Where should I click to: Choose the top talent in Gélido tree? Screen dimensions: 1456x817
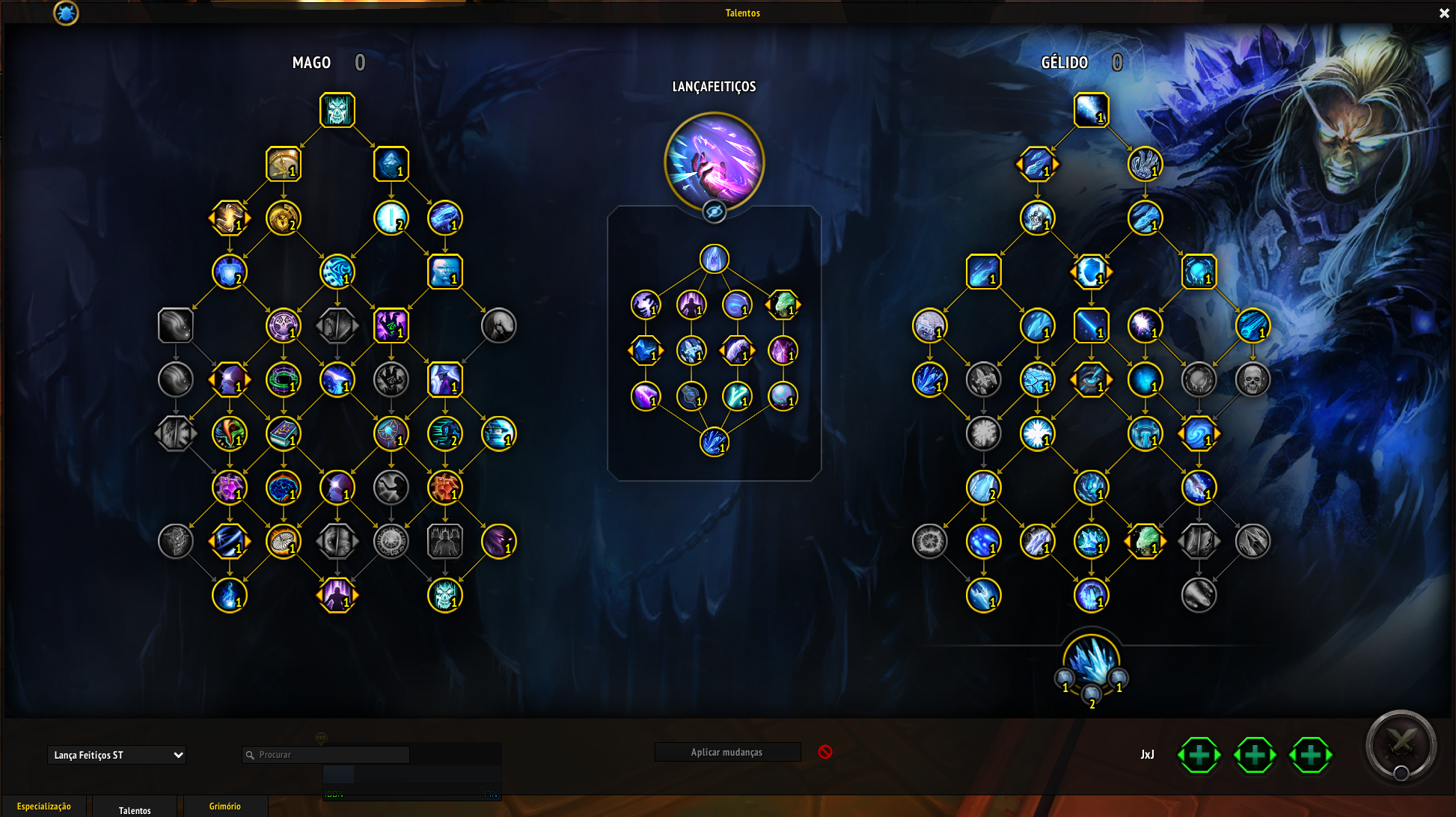(1091, 110)
